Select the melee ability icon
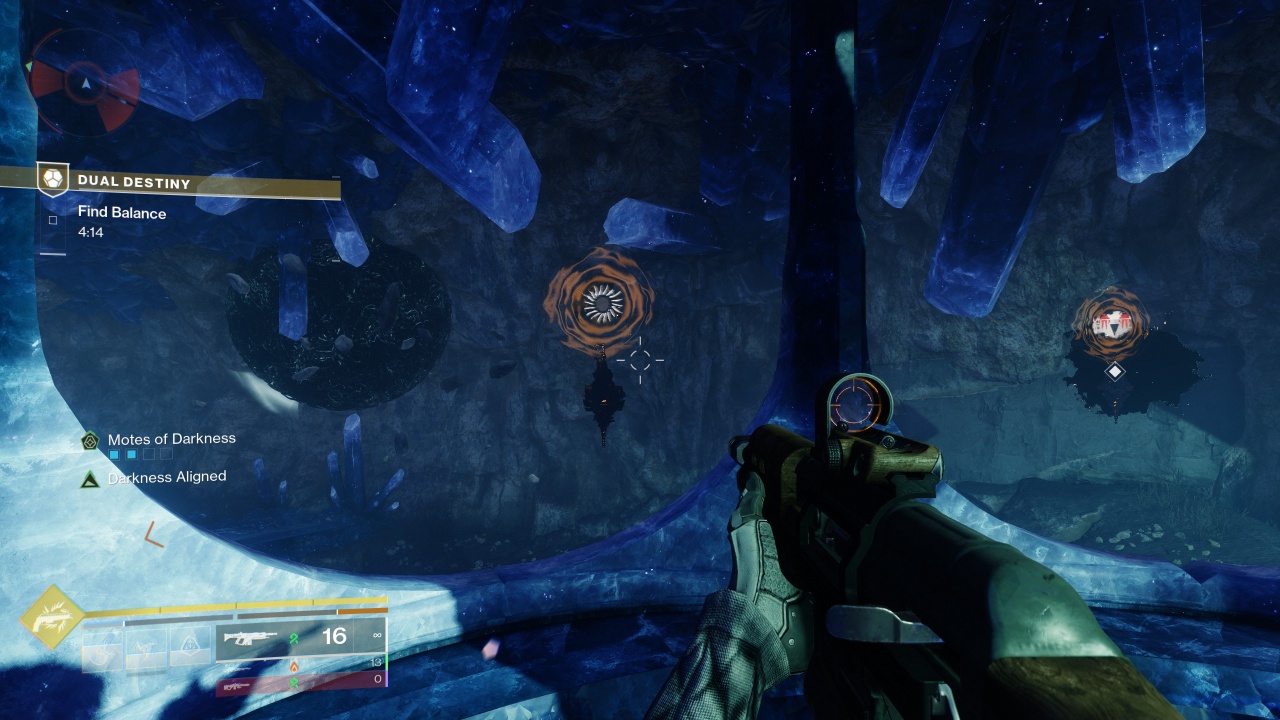Viewport: 1280px width, 720px height. [x=146, y=648]
